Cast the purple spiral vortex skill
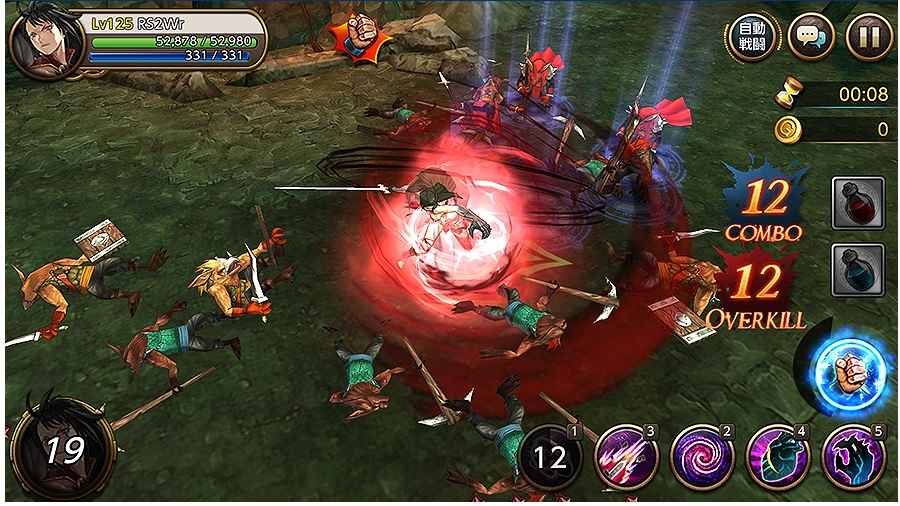 point(701,458)
